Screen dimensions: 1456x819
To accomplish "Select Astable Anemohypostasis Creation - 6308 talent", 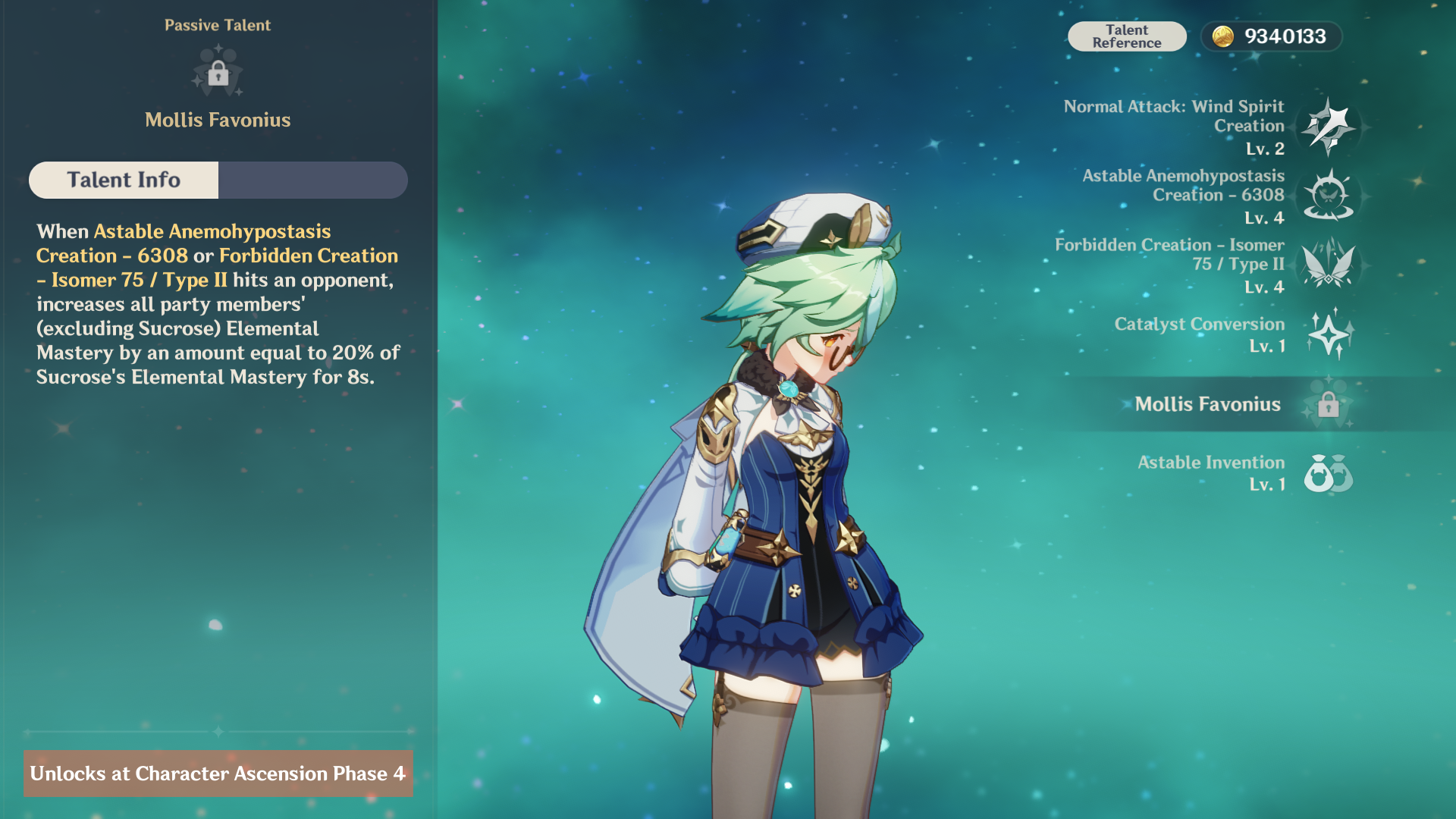I will [x=1328, y=196].
